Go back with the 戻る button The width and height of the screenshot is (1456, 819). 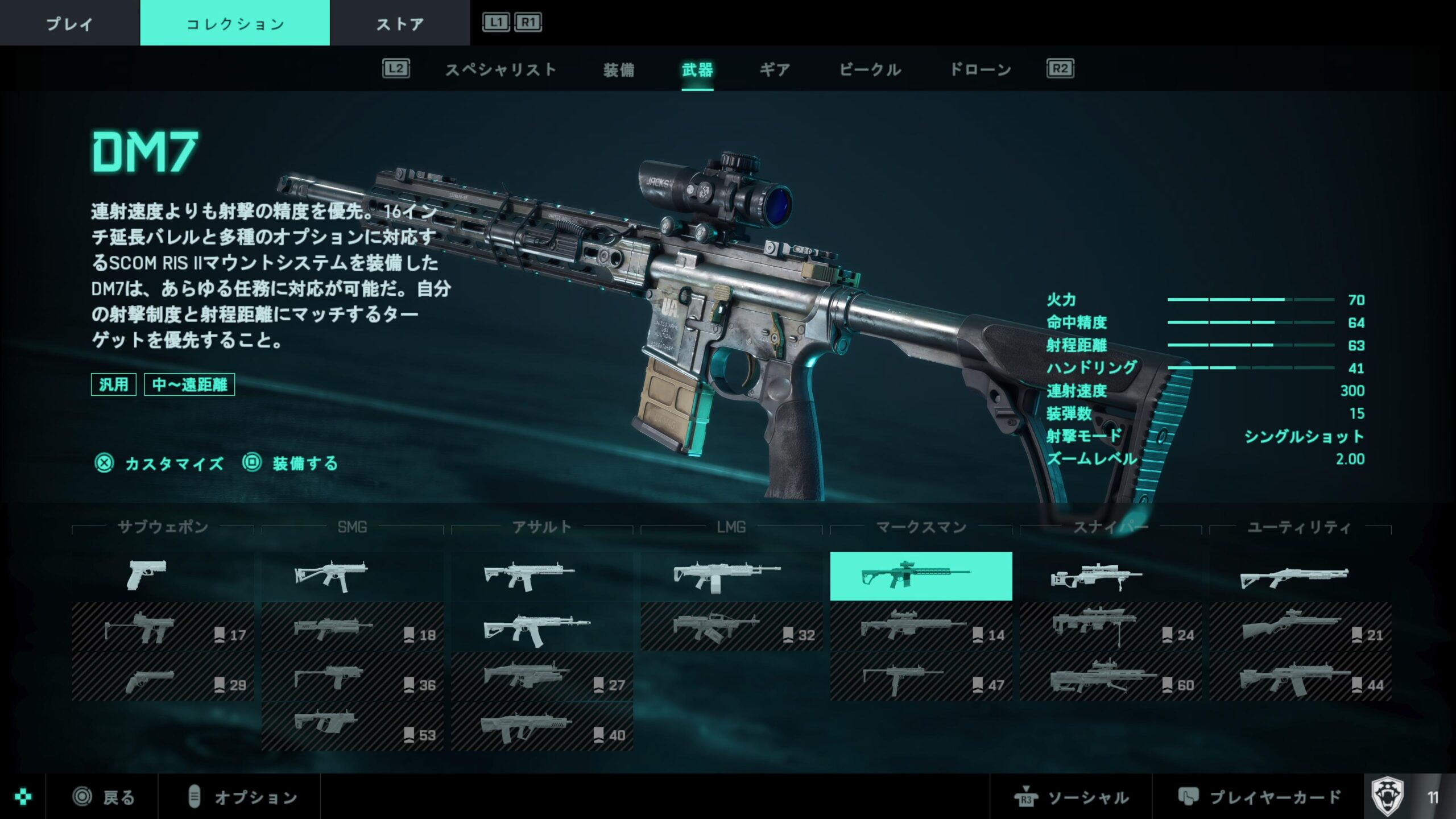104,797
